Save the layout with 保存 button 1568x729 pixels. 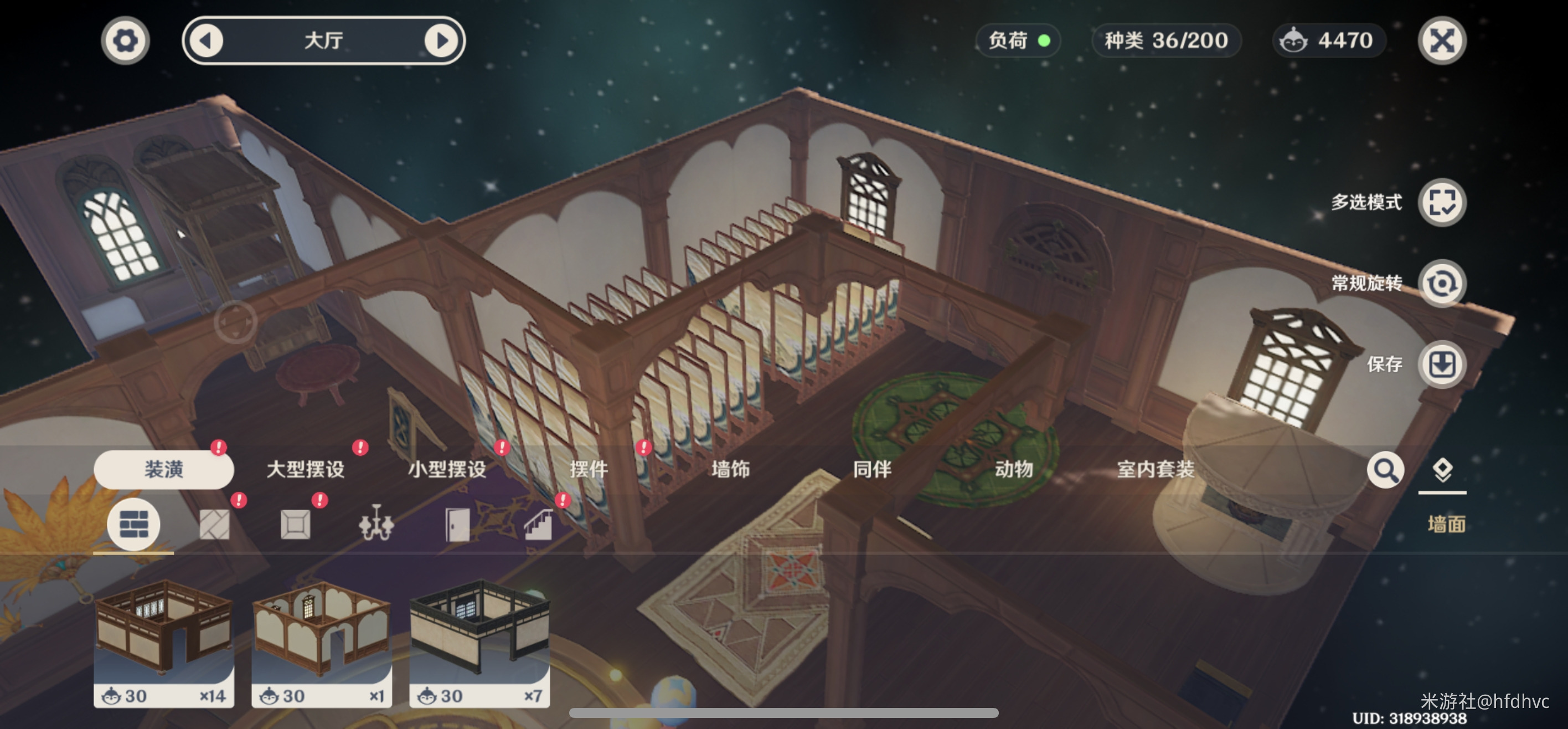click(x=1441, y=364)
